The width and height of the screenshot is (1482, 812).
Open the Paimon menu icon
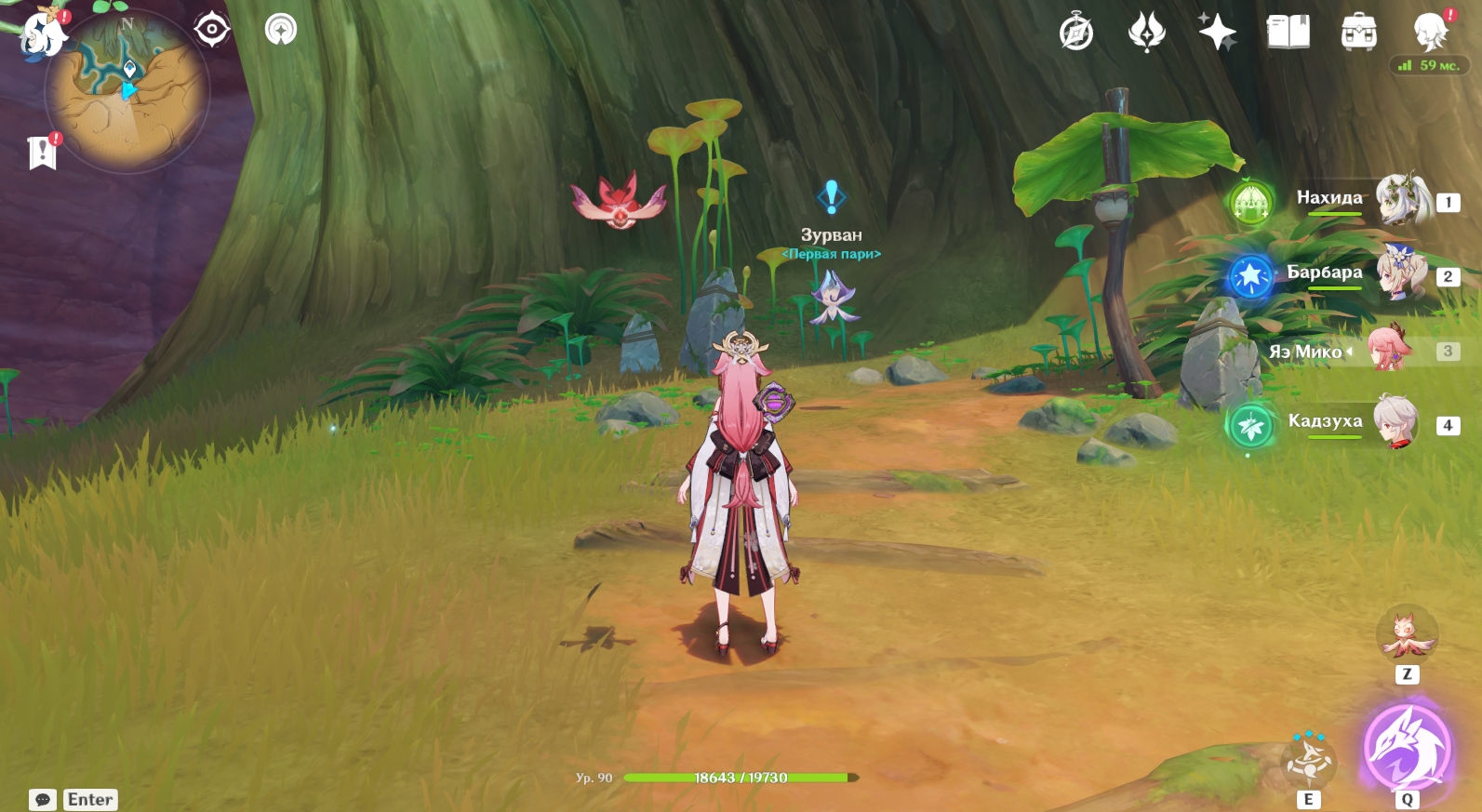[x=43, y=34]
